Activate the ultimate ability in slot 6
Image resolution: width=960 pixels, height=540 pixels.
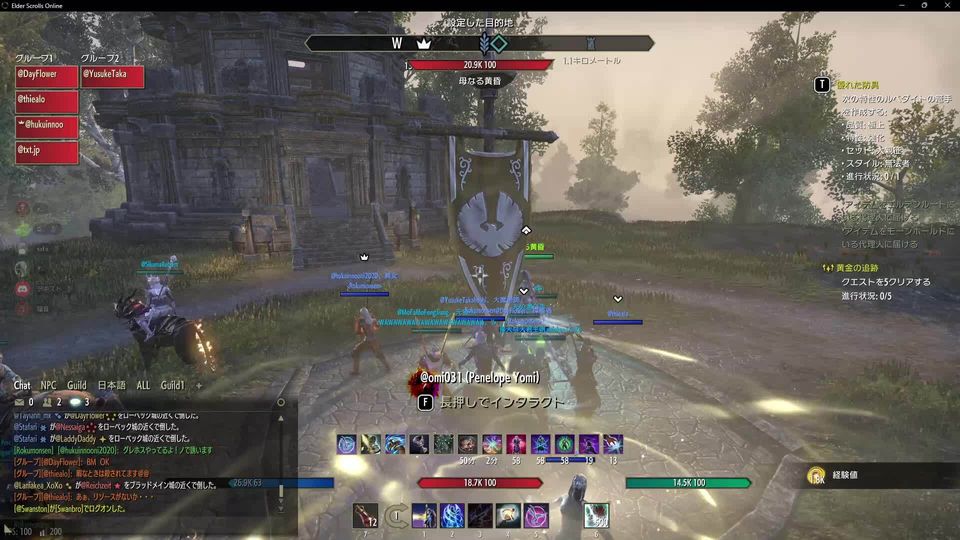coord(596,515)
